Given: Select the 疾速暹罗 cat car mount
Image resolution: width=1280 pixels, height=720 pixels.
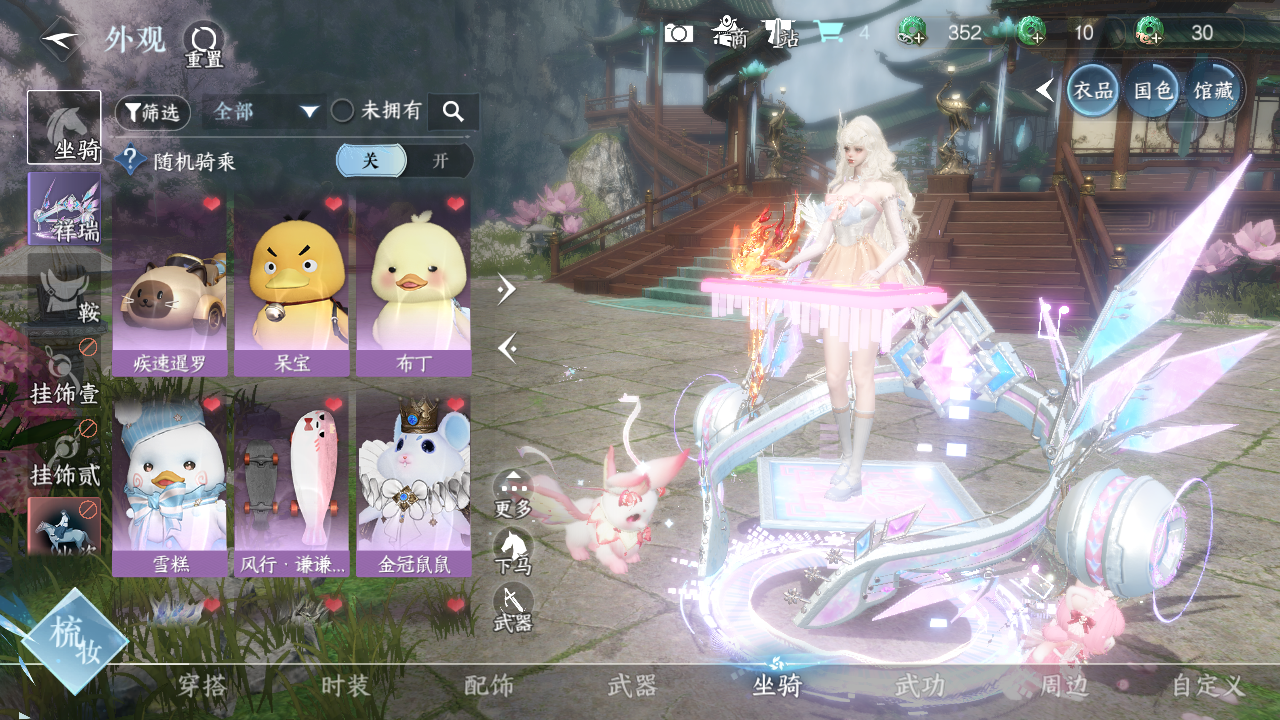Looking at the screenshot, I should 170,285.
